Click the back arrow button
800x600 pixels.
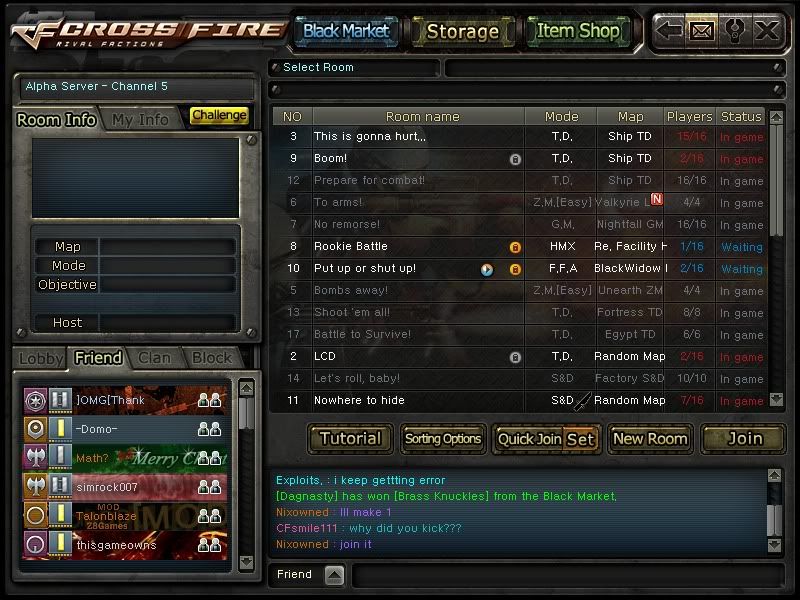click(x=670, y=31)
